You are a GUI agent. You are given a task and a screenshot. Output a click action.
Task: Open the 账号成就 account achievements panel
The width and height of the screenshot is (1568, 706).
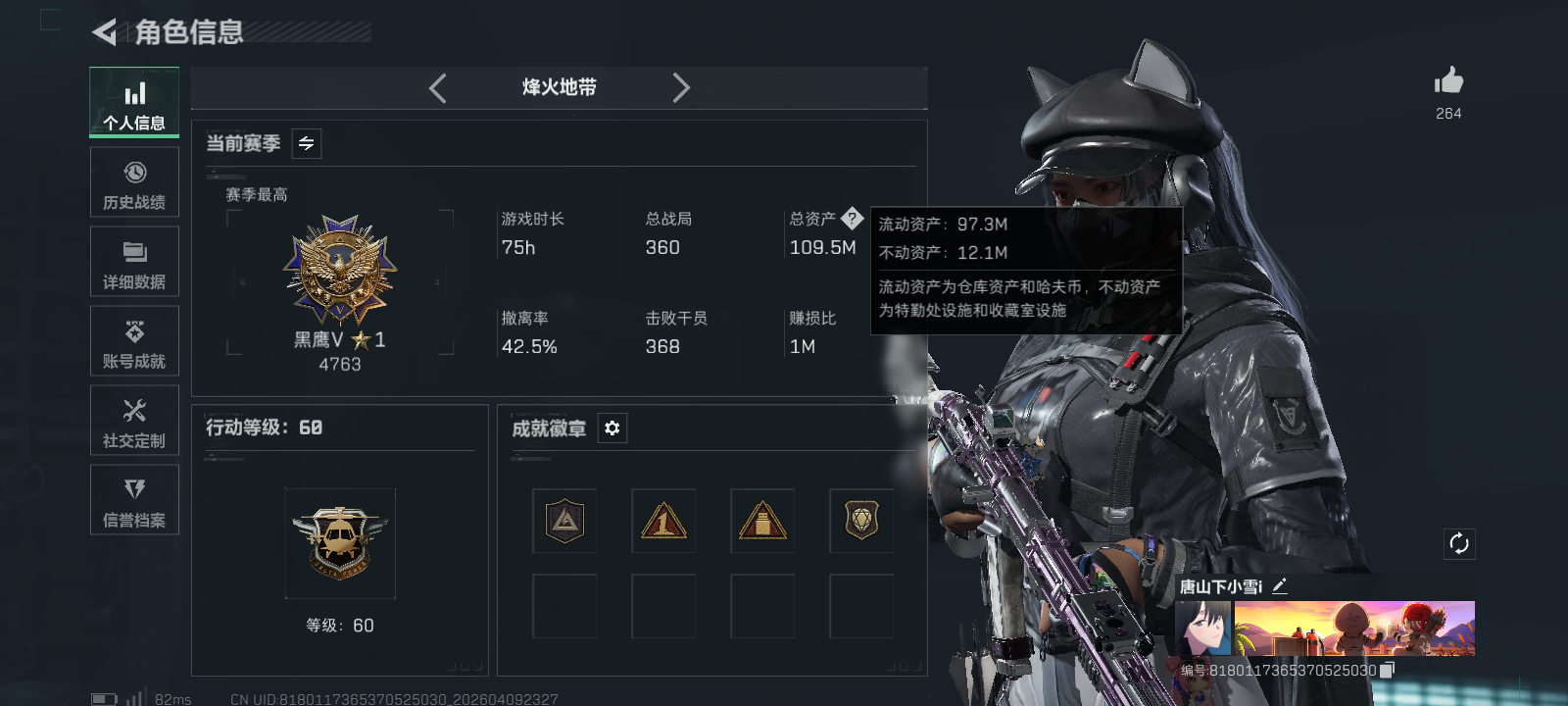point(134,341)
